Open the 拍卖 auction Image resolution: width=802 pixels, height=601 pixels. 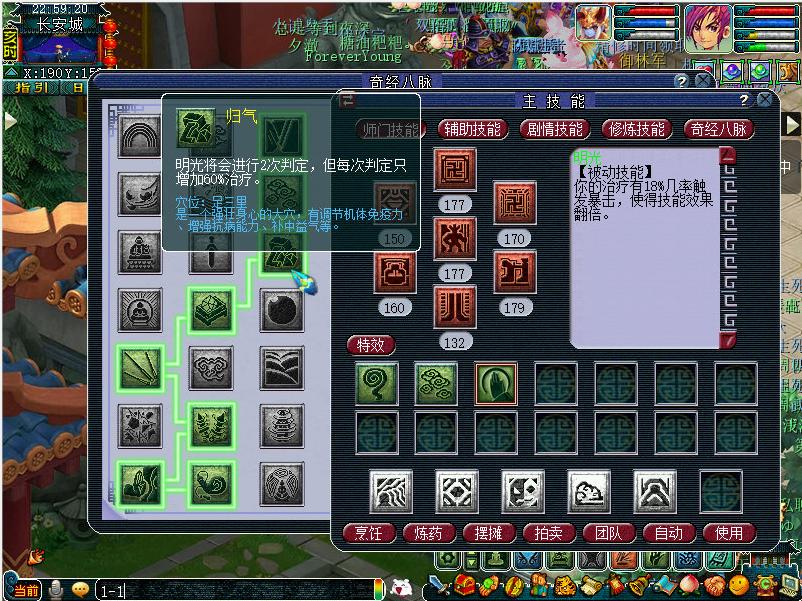coord(549,533)
